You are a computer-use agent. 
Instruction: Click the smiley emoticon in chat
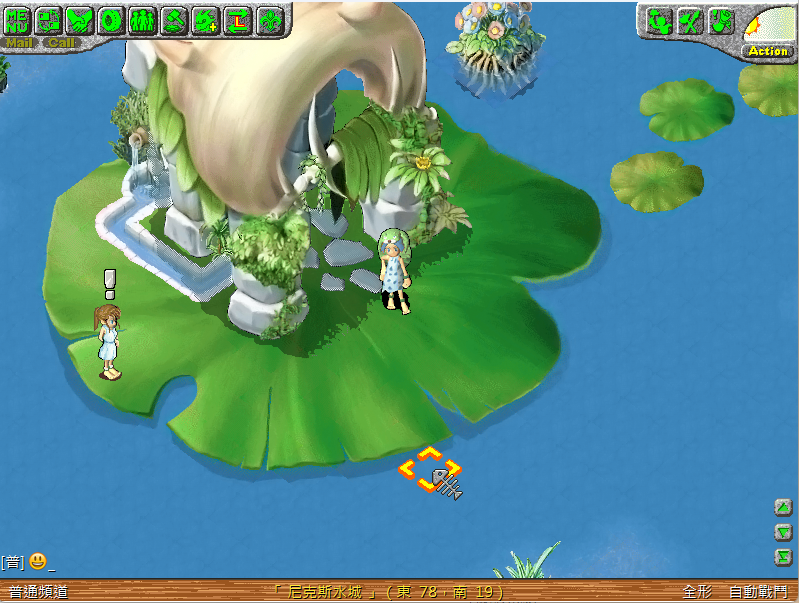(37, 561)
